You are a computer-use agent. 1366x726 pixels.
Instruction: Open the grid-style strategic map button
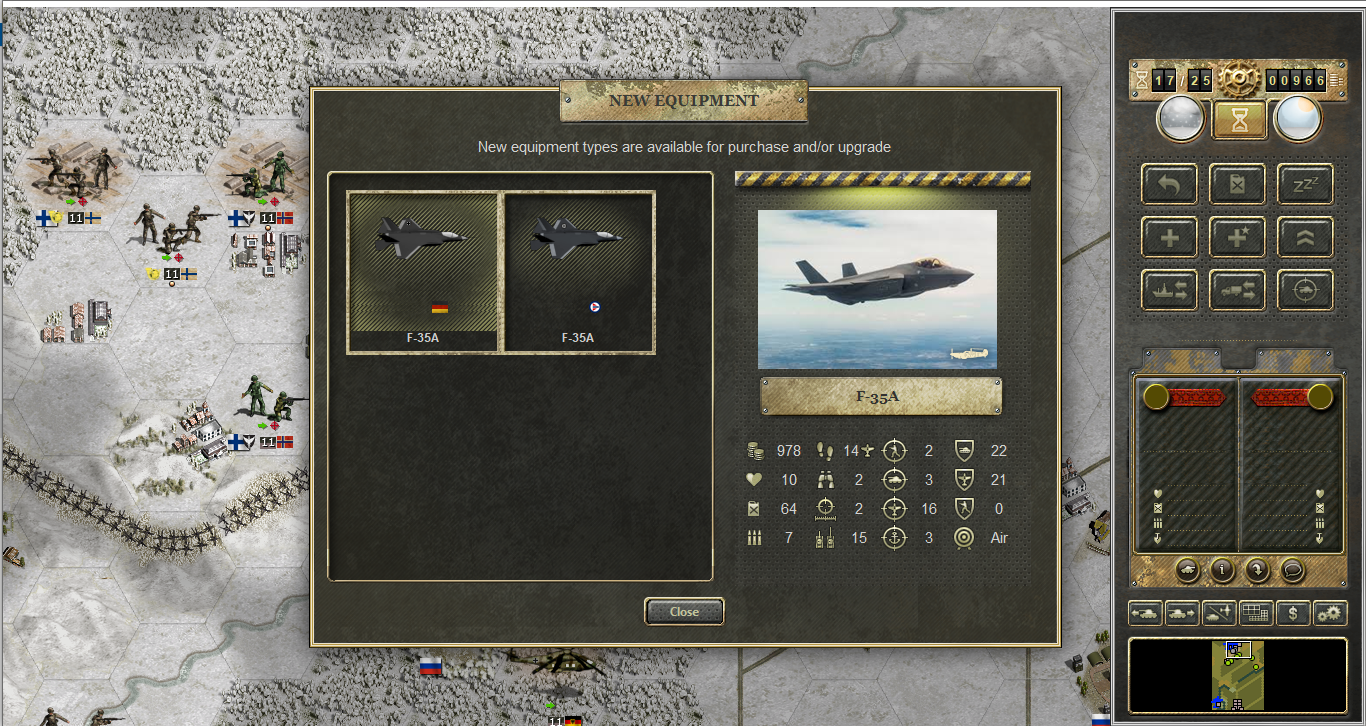click(x=1256, y=613)
